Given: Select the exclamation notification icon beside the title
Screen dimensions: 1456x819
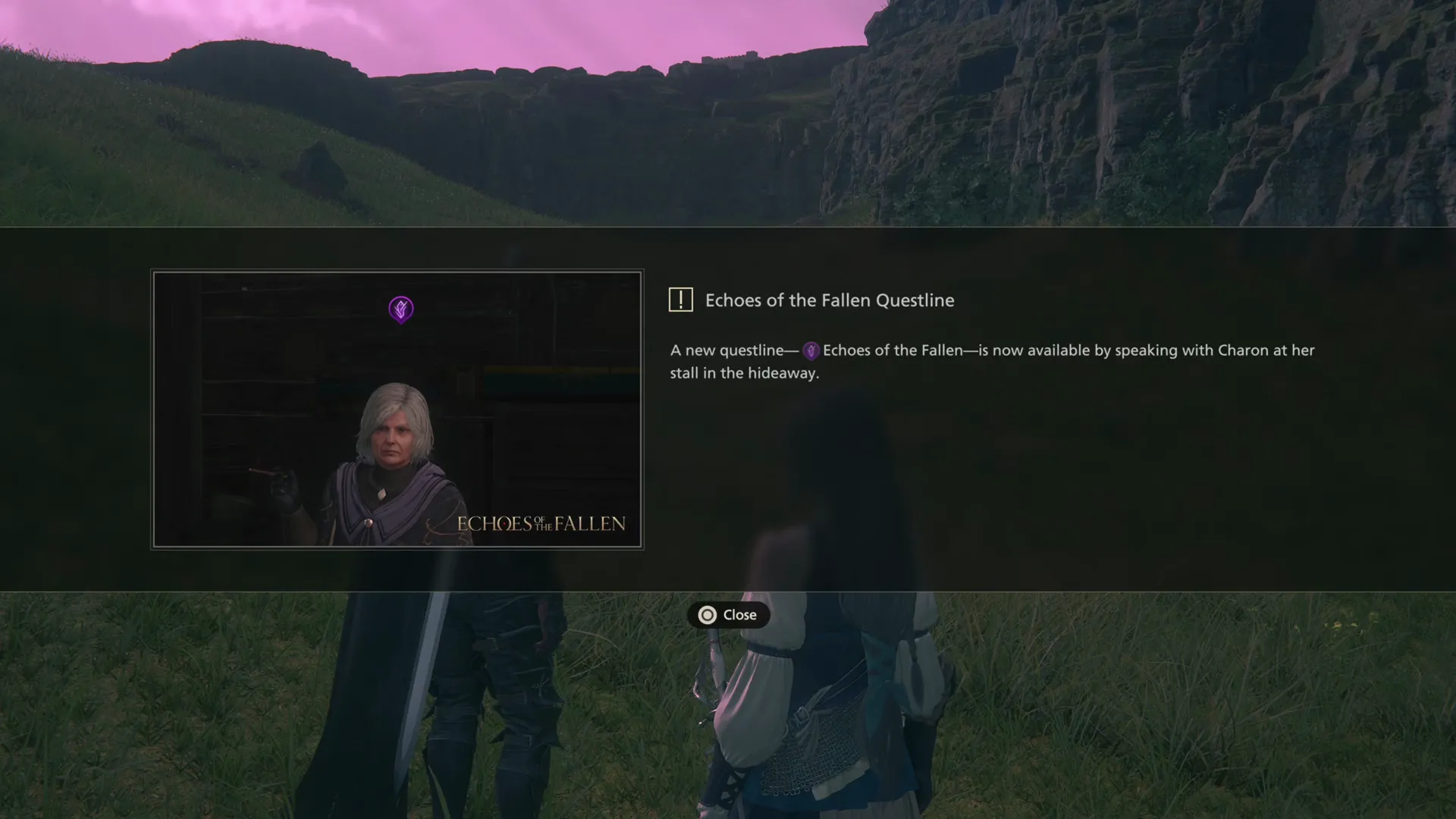Looking at the screenshot, I should click(681, 299).
